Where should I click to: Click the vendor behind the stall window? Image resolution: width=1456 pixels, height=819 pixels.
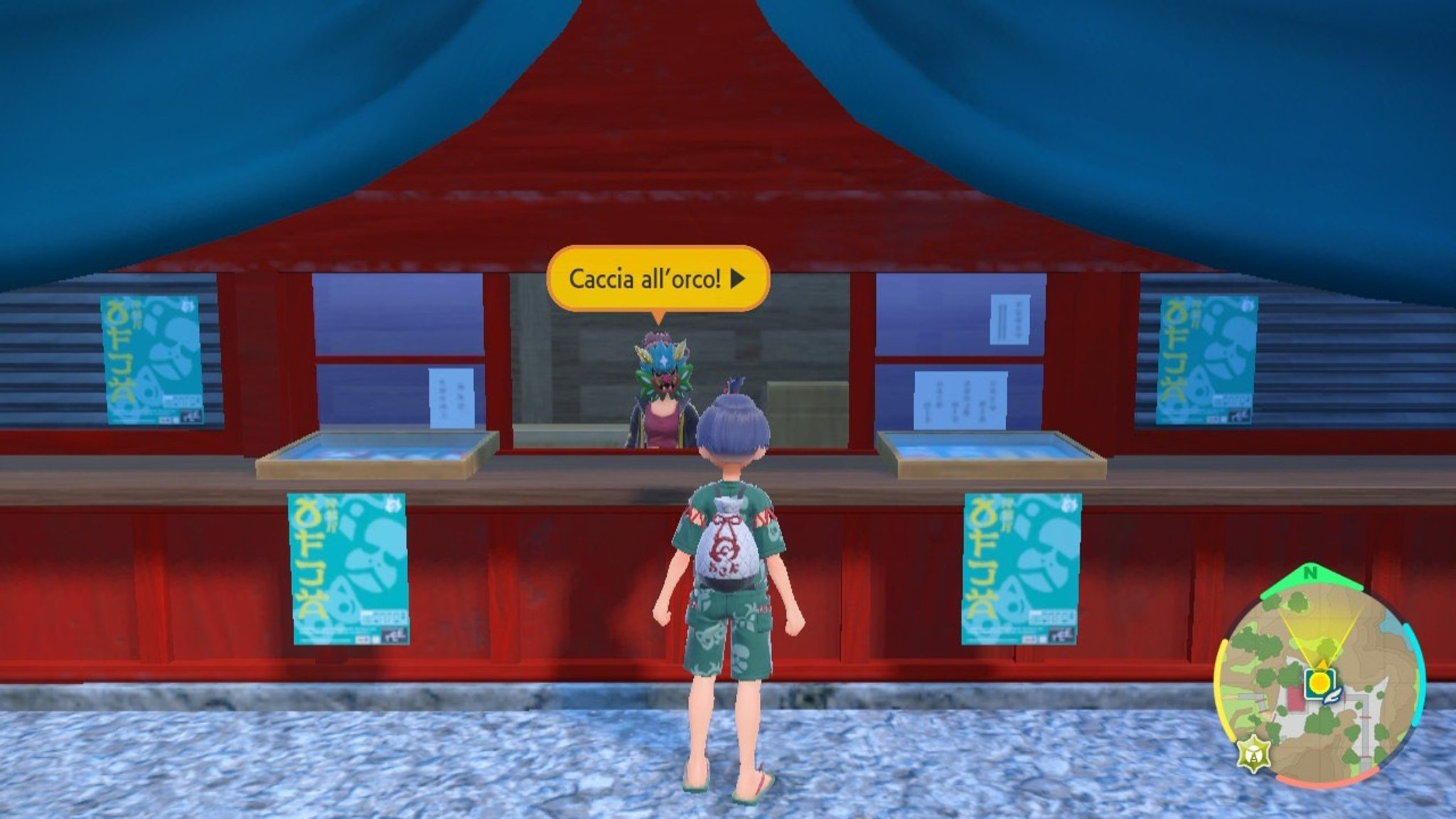pos(661,419)
